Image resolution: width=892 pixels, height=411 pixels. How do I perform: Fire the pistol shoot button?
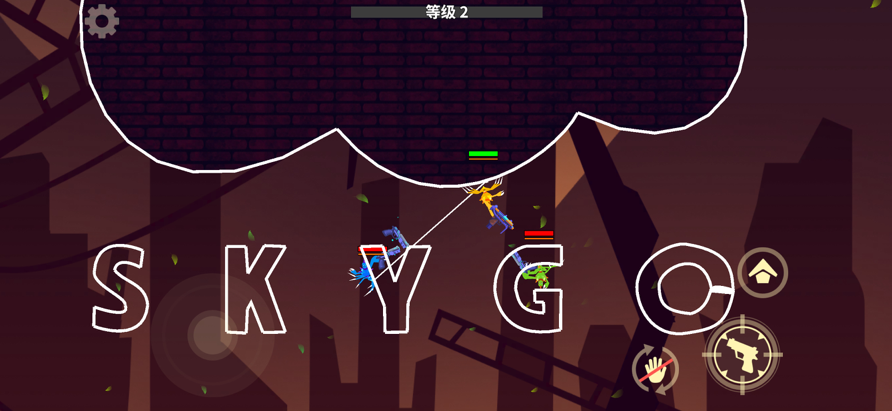(741, 354)
